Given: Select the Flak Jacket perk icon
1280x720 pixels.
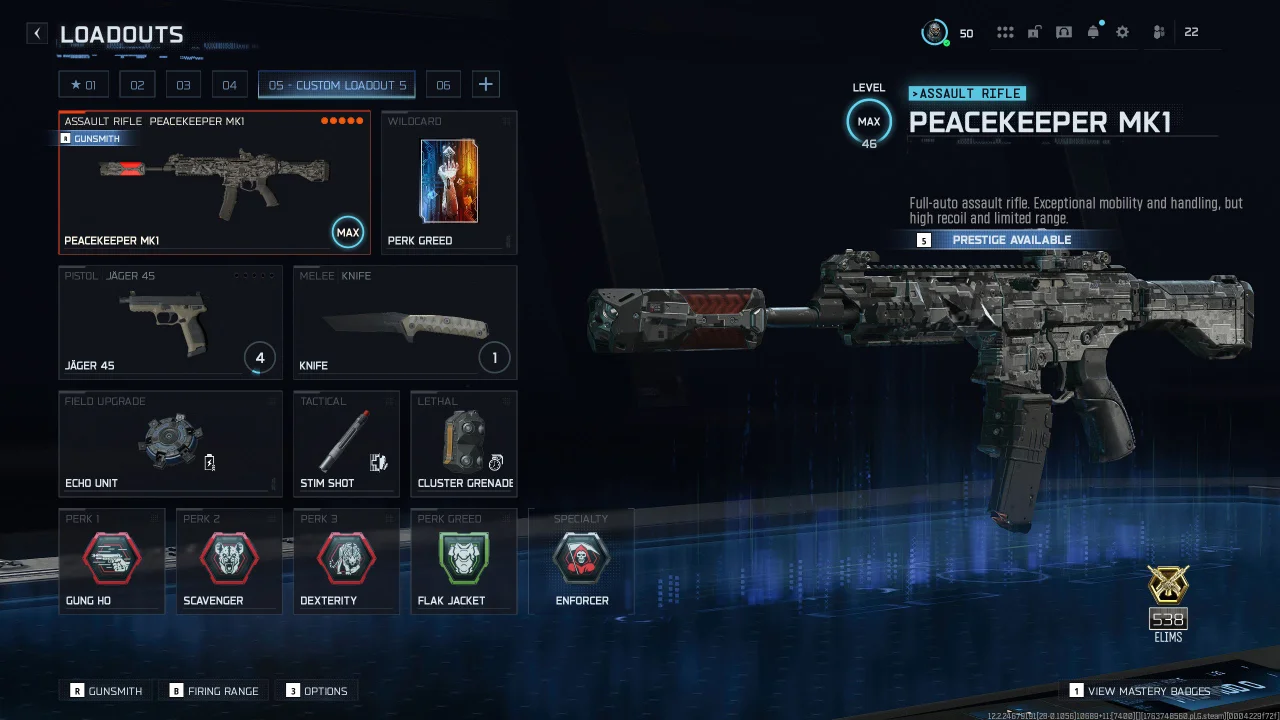Looking at the screenshot, I should (464, 560).
